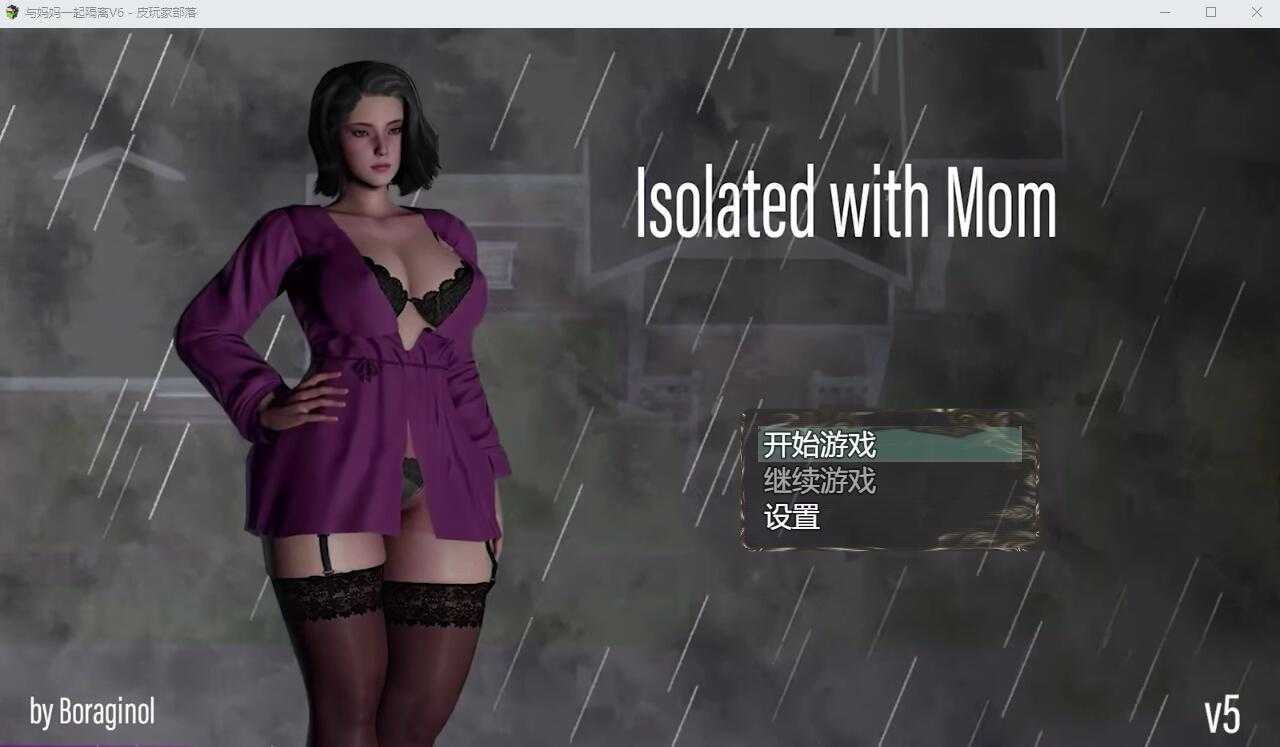Image resolution: width=1280 pixels, height=747 pixels.
Task: Click the by Boraginol credit text
Action: (x=90, y=713)
